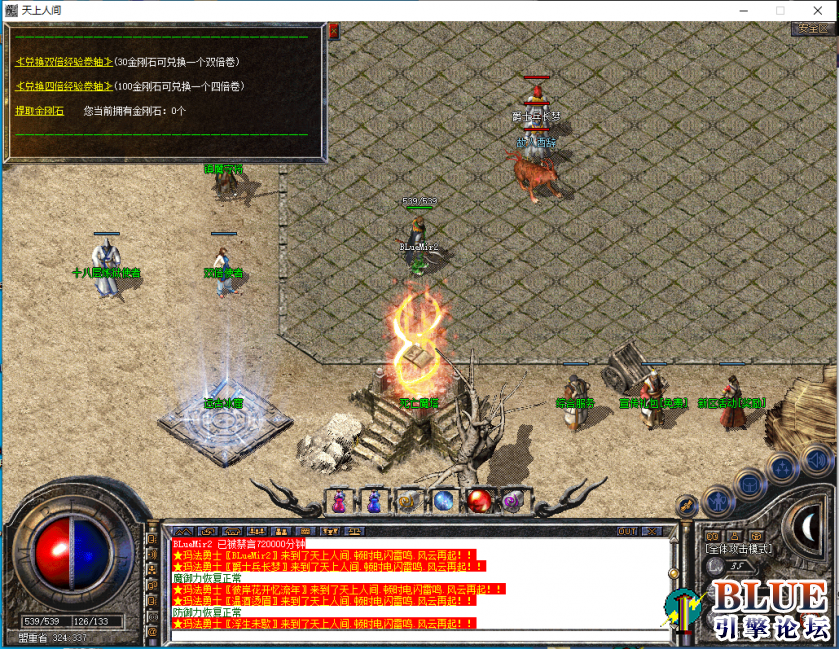This screenshot has height=649, width=839.
Task: Click the OUT button above the chat
Action: click(x=628, y=531)
